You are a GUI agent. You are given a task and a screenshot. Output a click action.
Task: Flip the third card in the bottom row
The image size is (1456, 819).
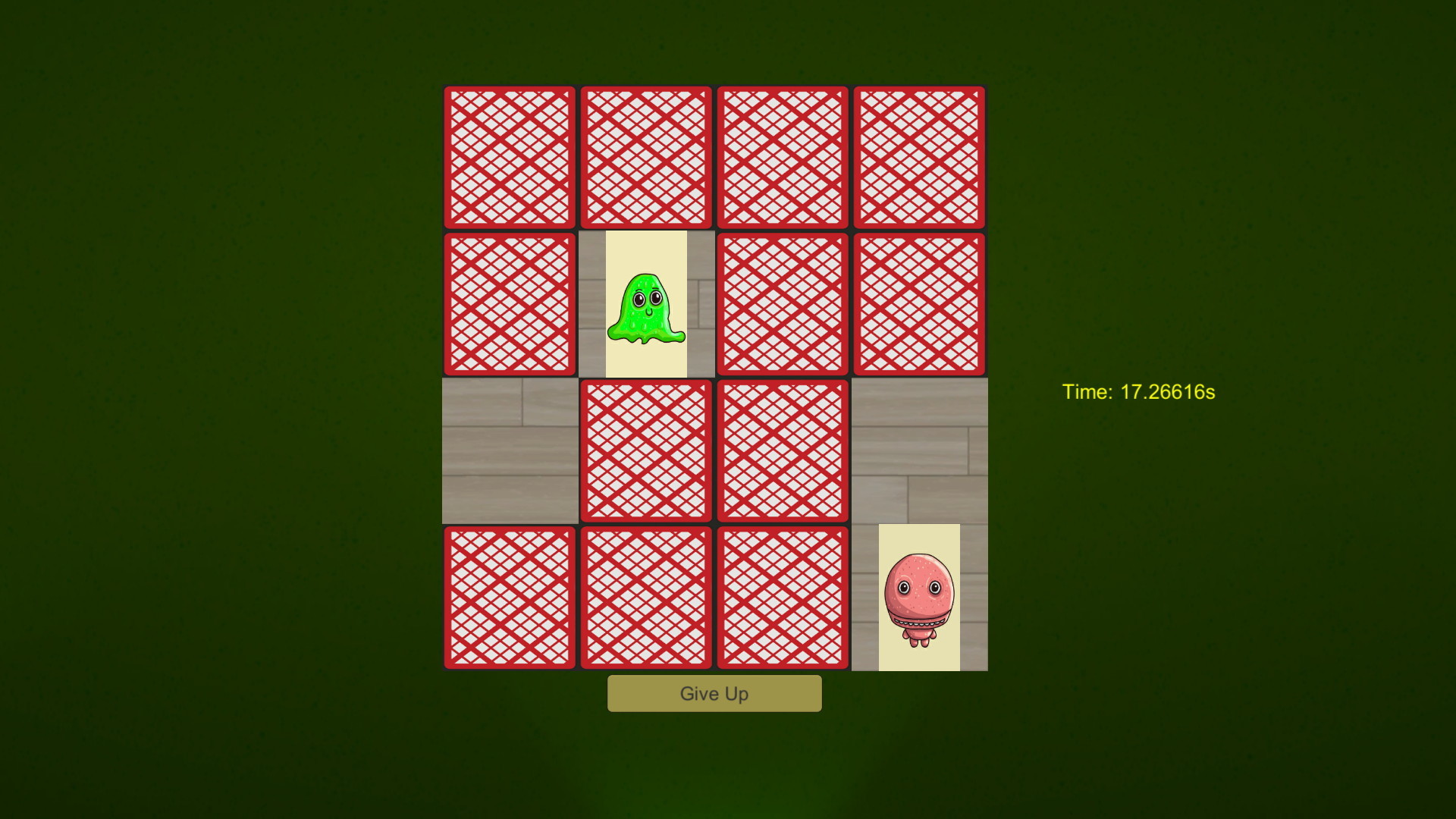pyautogui.click(x=783, y=596)
